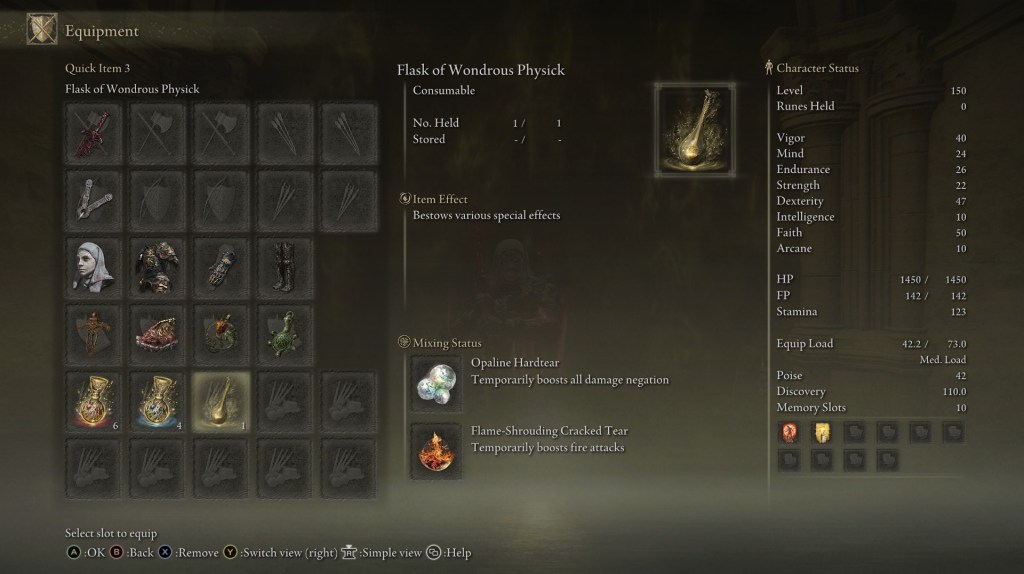Choose the gauntlets armor slot

tap(221, 267)
